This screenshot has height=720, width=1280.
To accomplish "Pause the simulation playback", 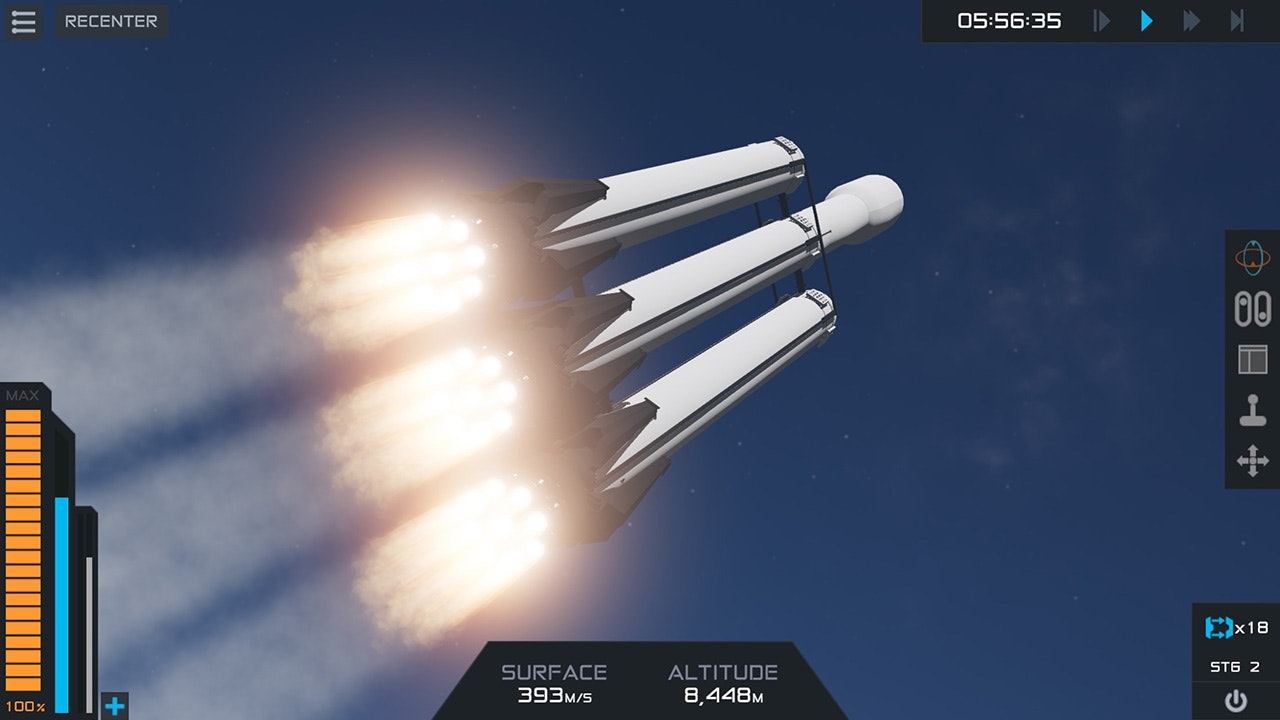I will (1146, 21).
